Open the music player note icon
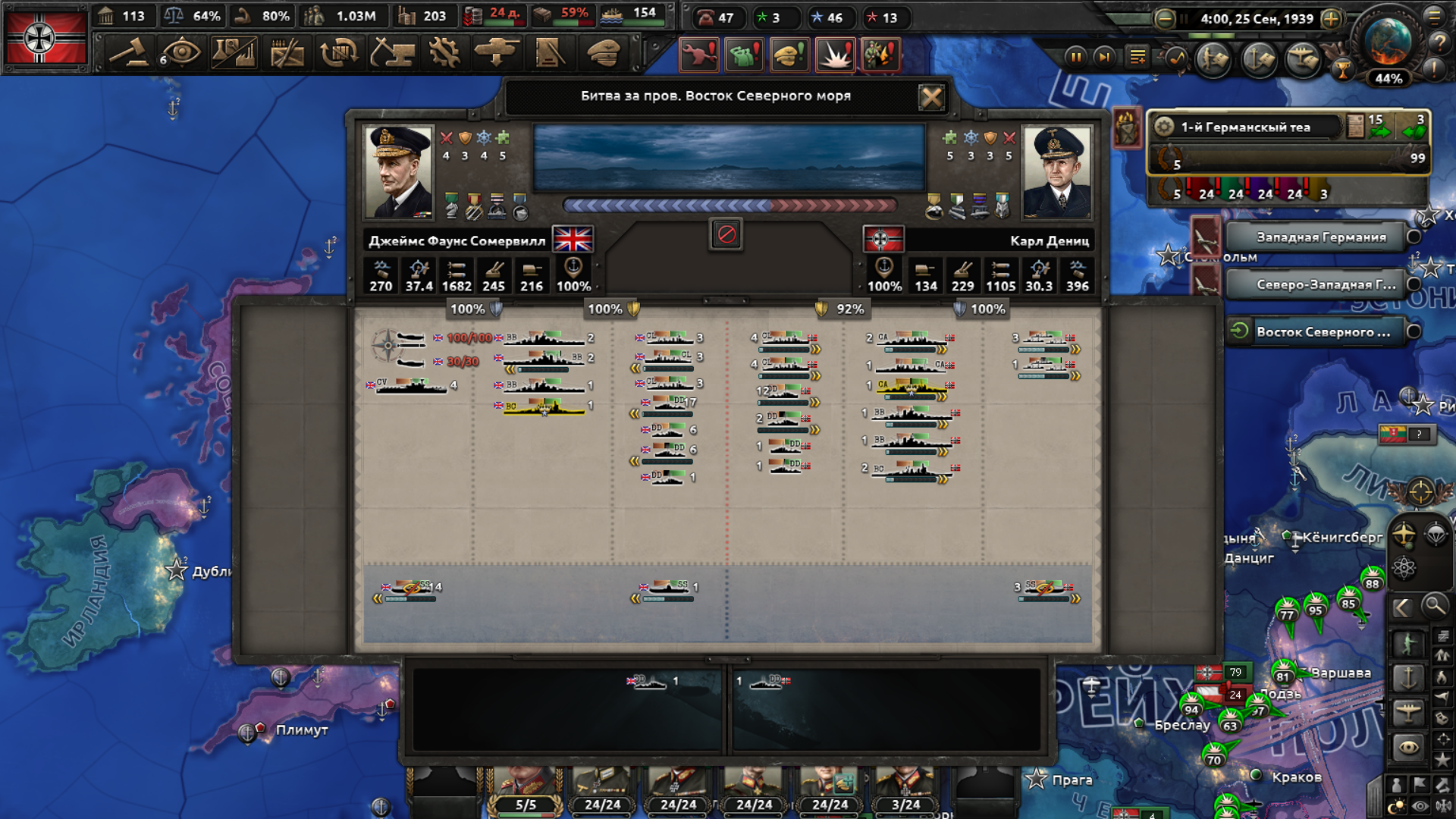Image resolution: width=1456 pixels, height=819 pixels. (x=1176, y=57)
